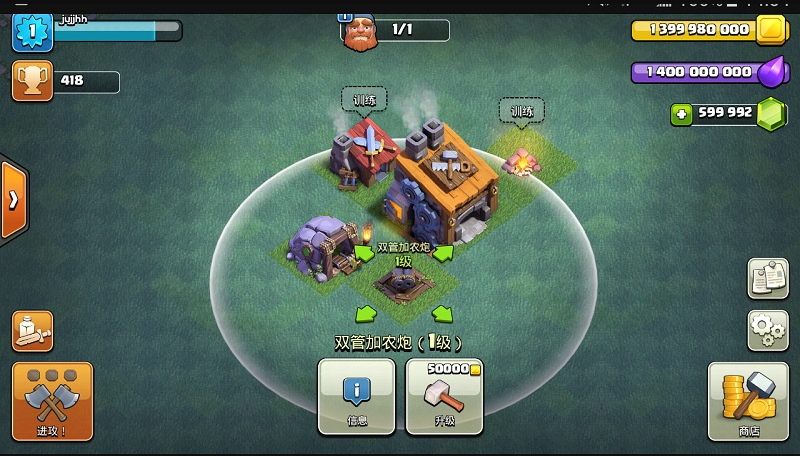Show info for the Double Cannon
The width and height of the screenshot is (800, 456).
357,396
